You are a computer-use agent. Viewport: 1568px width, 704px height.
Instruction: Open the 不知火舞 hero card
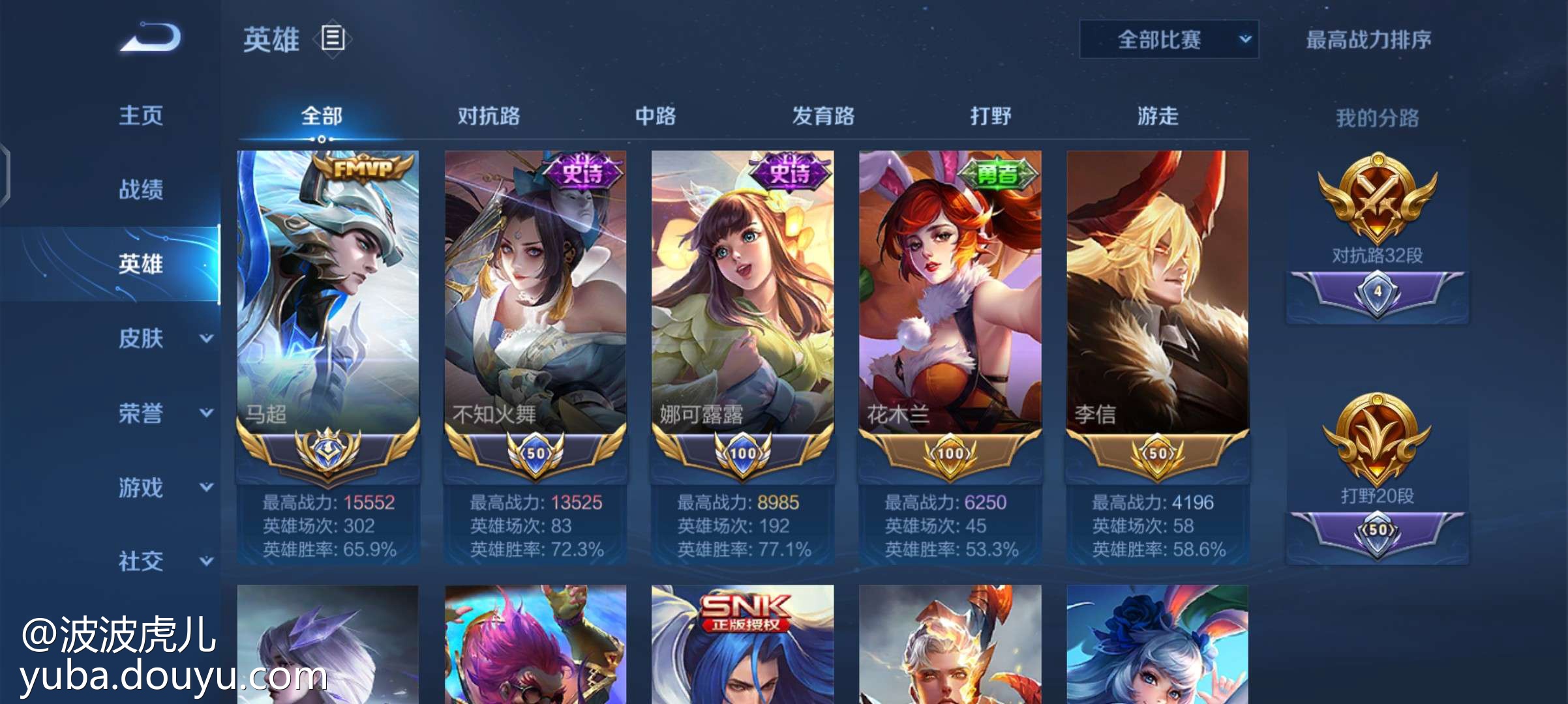coord(535,293)
